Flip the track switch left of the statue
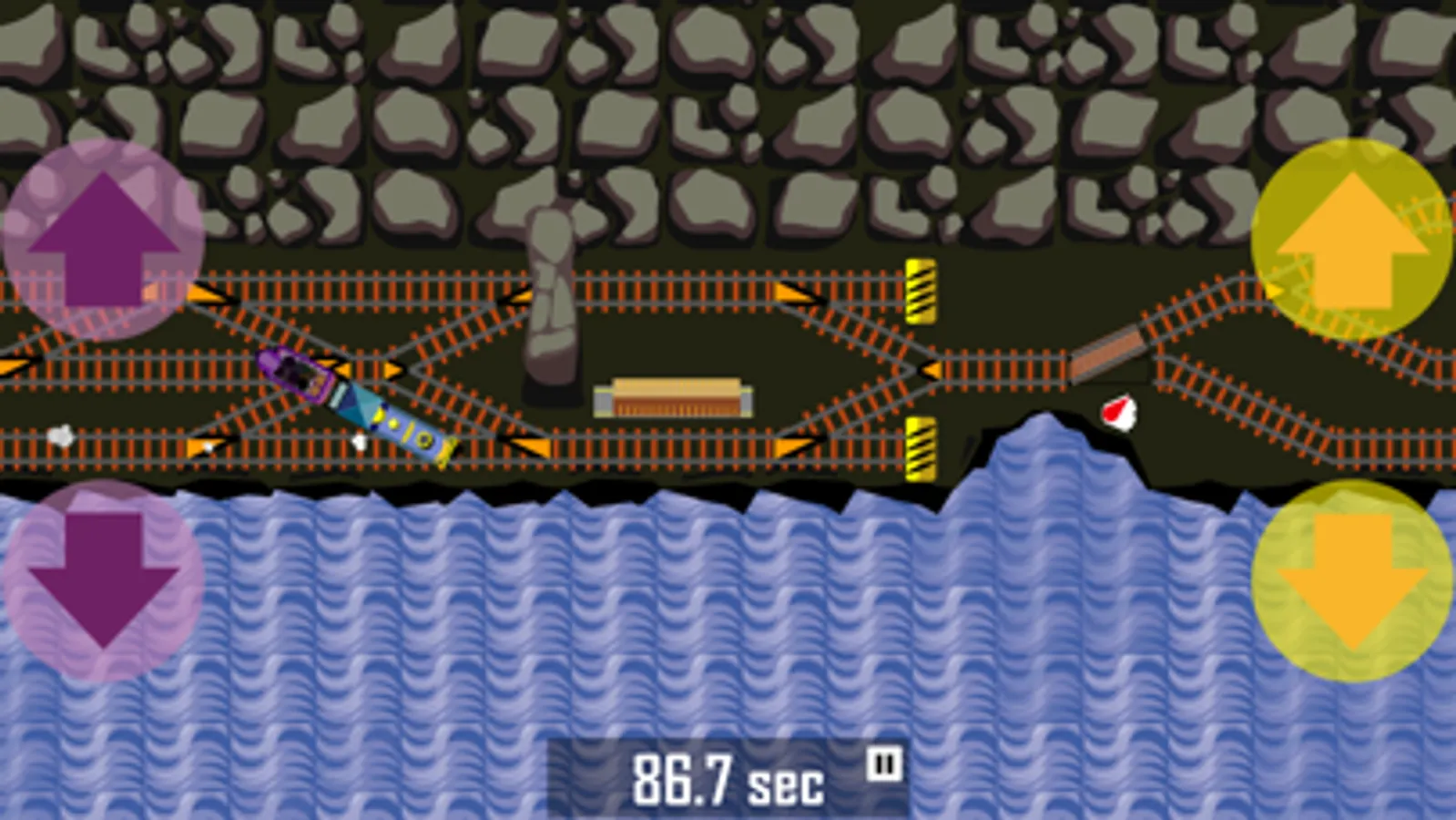This screenshot has width=1456, height=820. pyautogui.click(x=521, y=295)
